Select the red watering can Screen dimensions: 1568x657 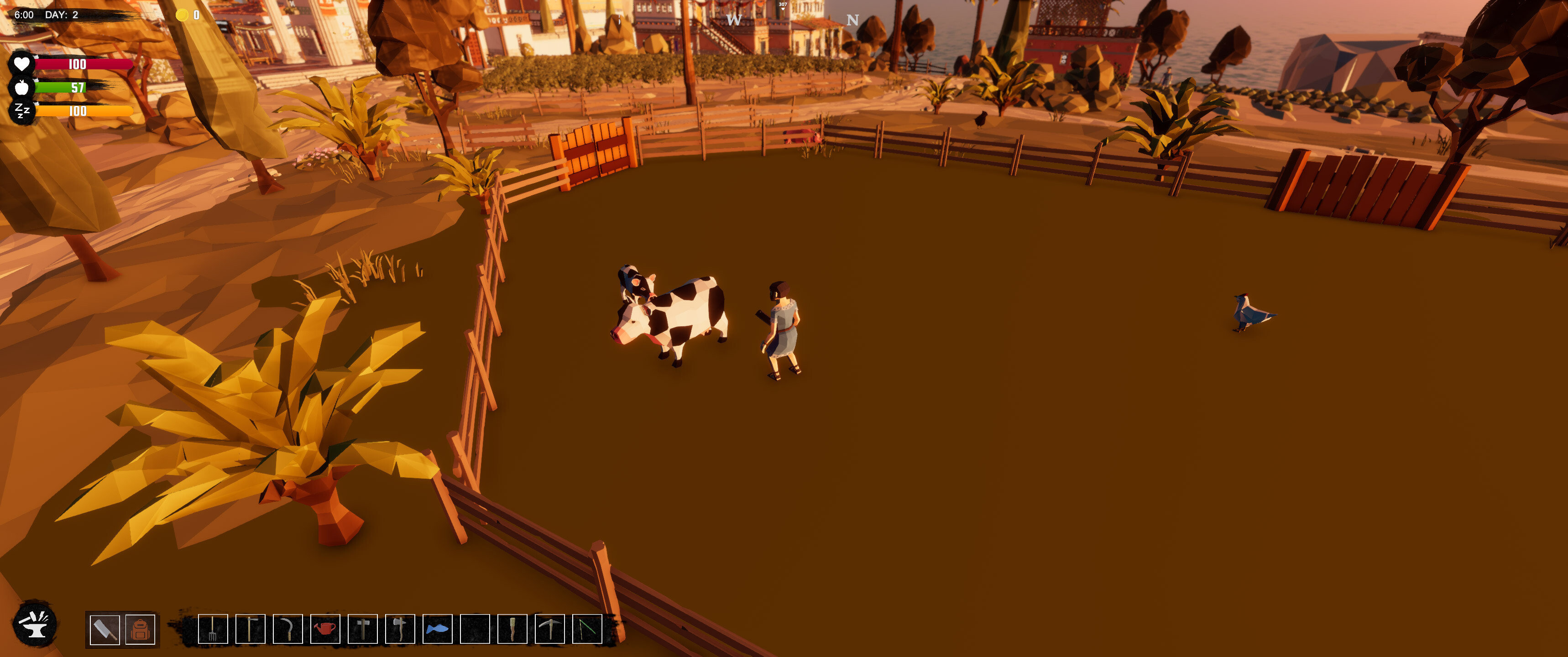pyautogui.click(x=326, y=629)
